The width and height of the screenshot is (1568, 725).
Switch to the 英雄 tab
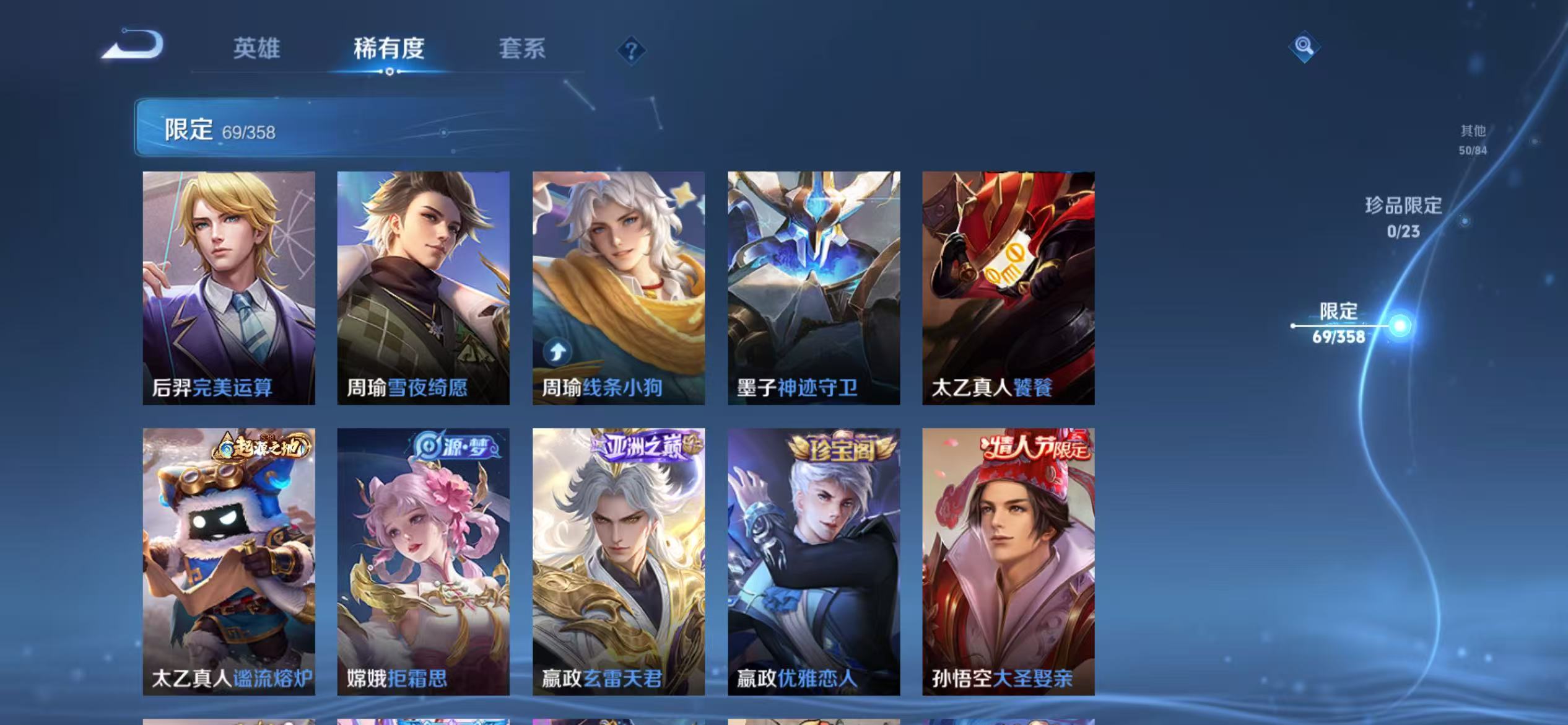[257, 50]
